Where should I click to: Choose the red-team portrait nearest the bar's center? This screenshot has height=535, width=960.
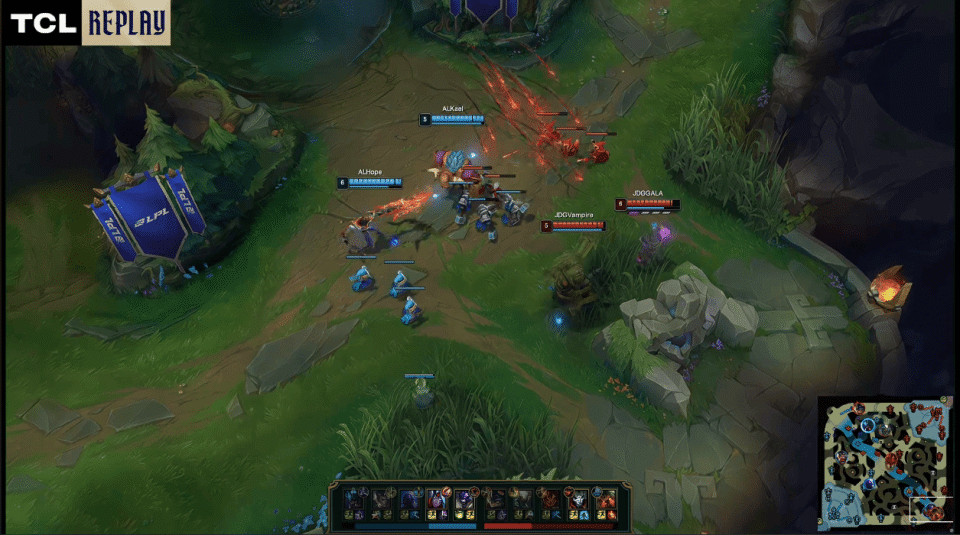pos(494,499)
